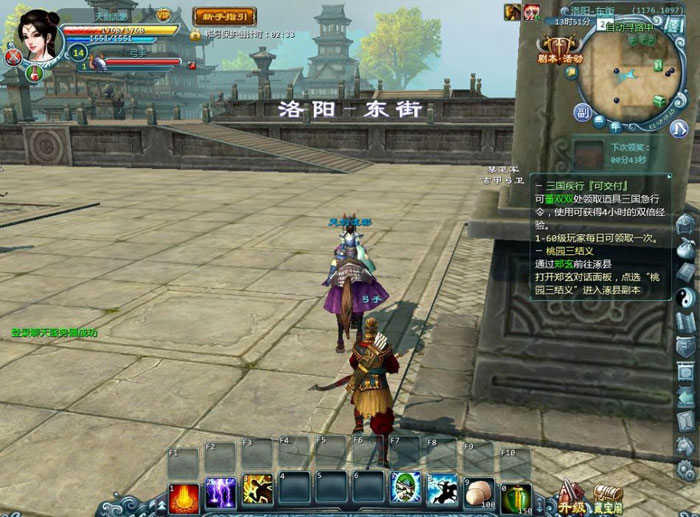Click the round 副 button under minimap
The height and width of the screenshot is (517, 700).
582,111
